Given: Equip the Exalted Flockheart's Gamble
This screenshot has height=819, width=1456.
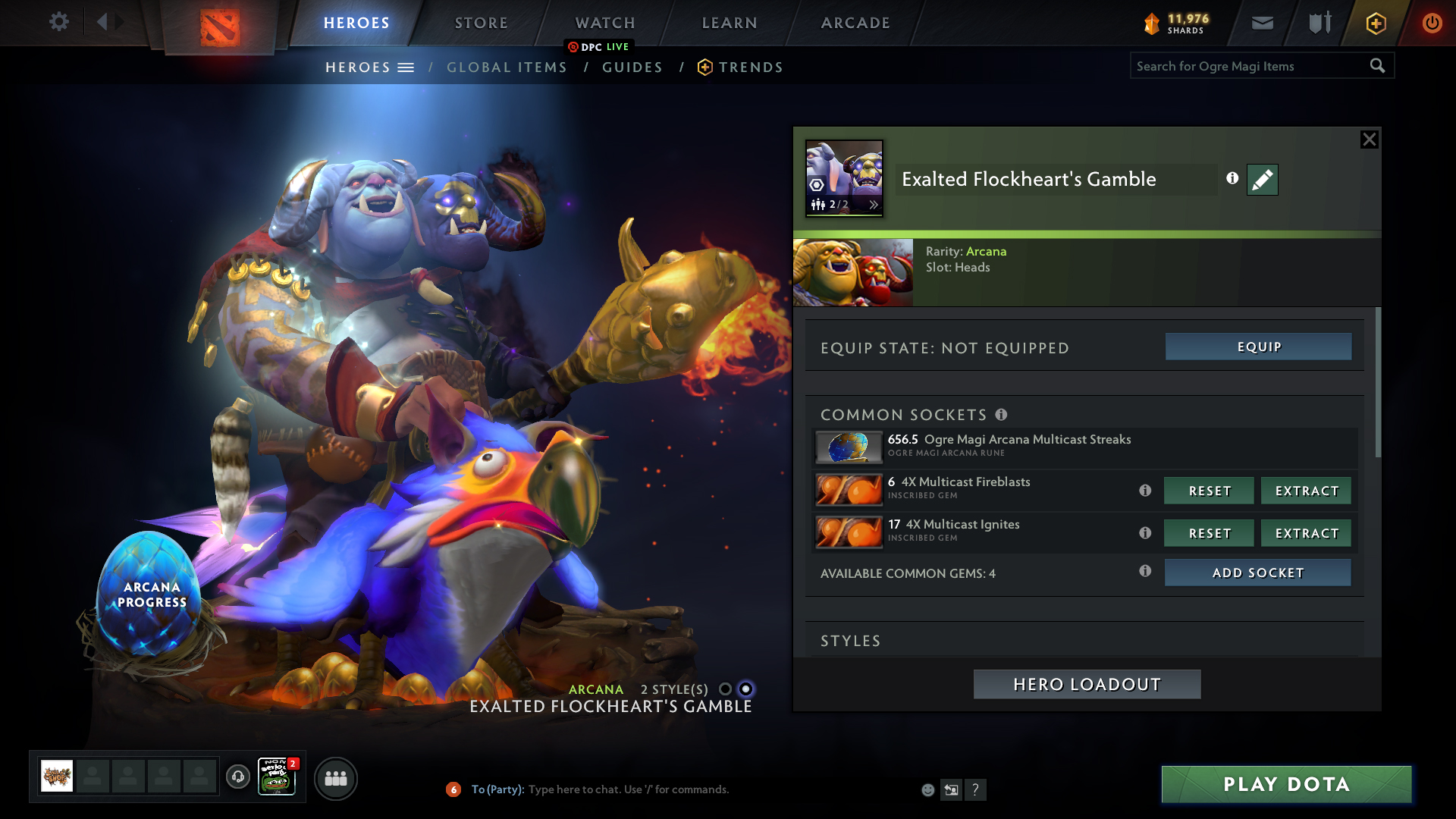Looking at the screenshot, I should point(1258,347).
